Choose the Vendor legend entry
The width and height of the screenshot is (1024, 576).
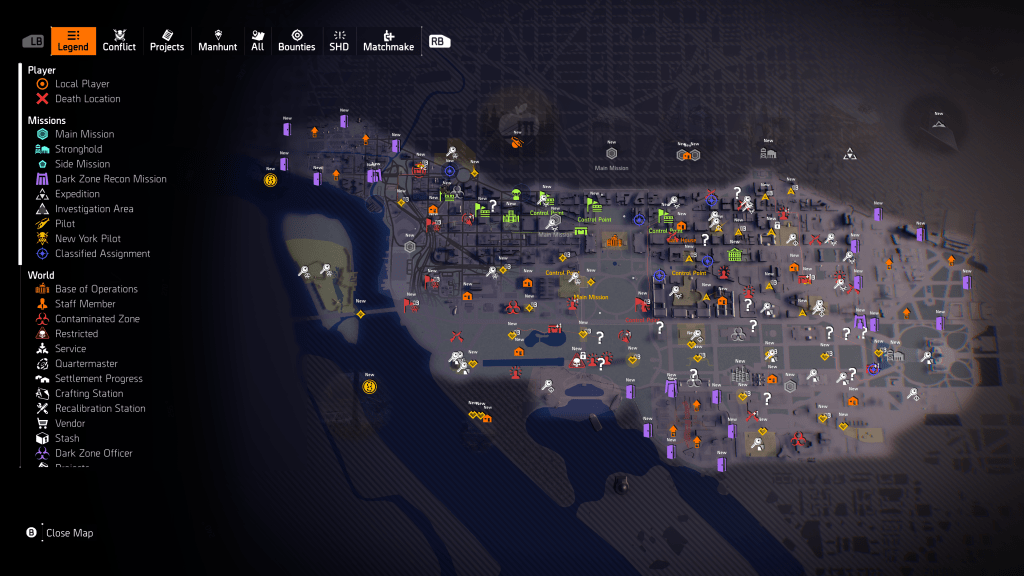pos(72,424)
